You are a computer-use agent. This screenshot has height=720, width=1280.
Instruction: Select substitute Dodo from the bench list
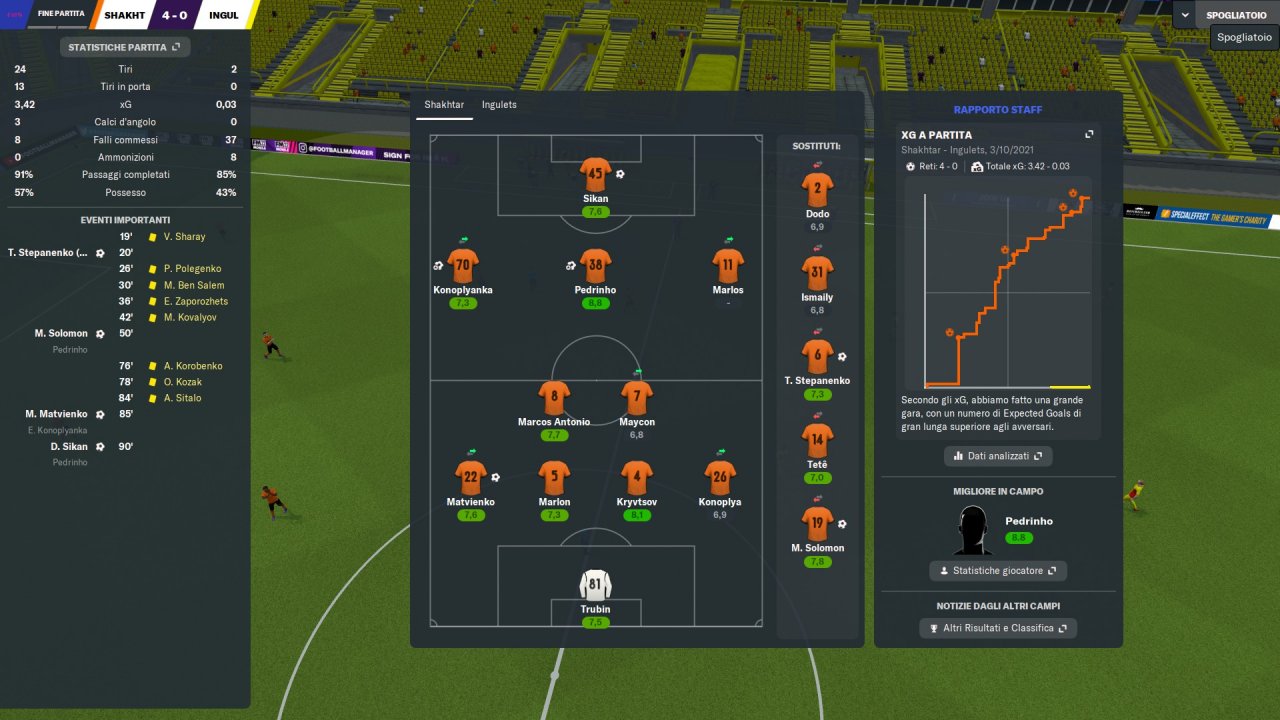click(x=817, y=189)
